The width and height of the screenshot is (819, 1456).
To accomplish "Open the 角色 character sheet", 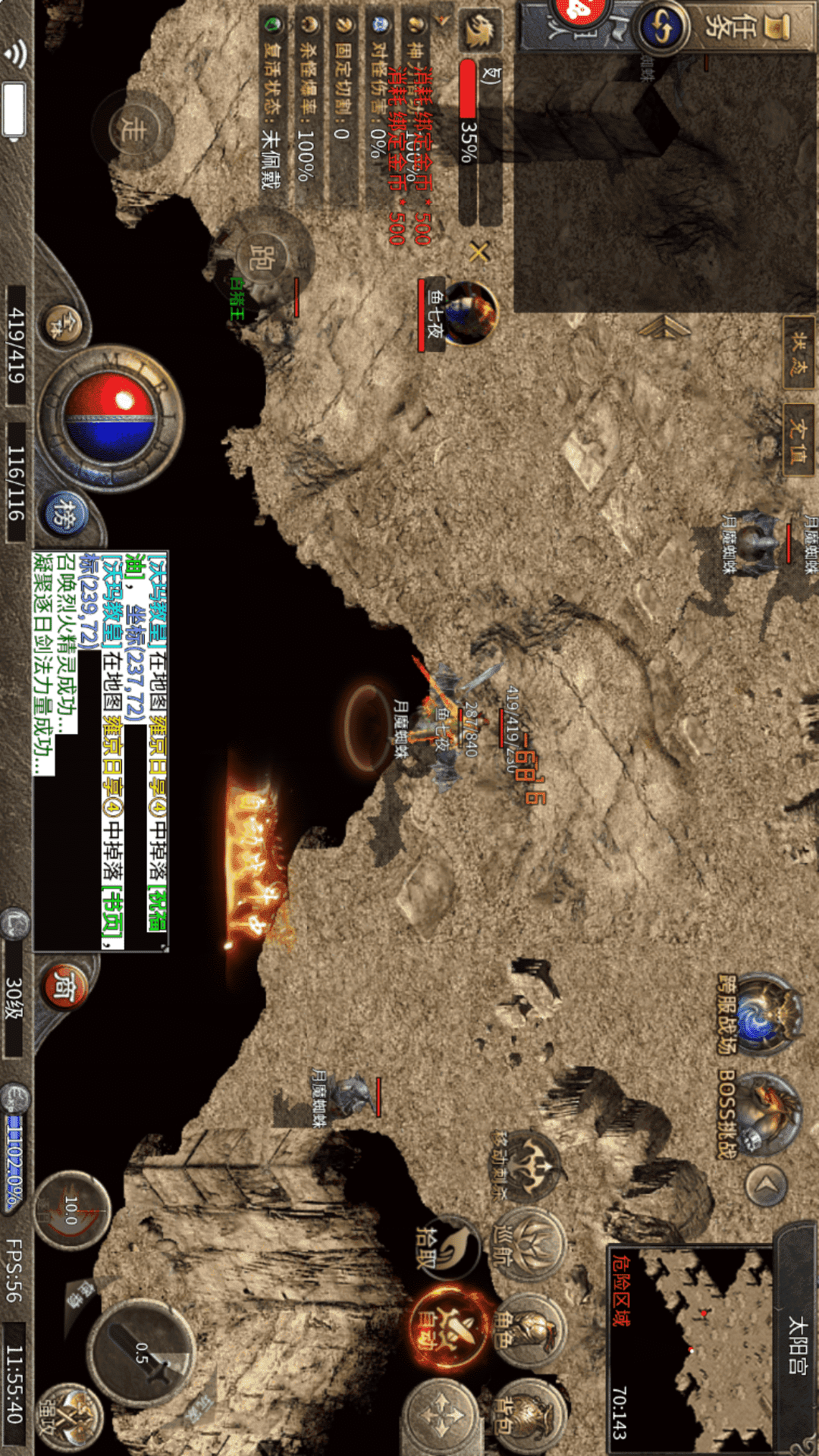I will (x=529, y=1331).
